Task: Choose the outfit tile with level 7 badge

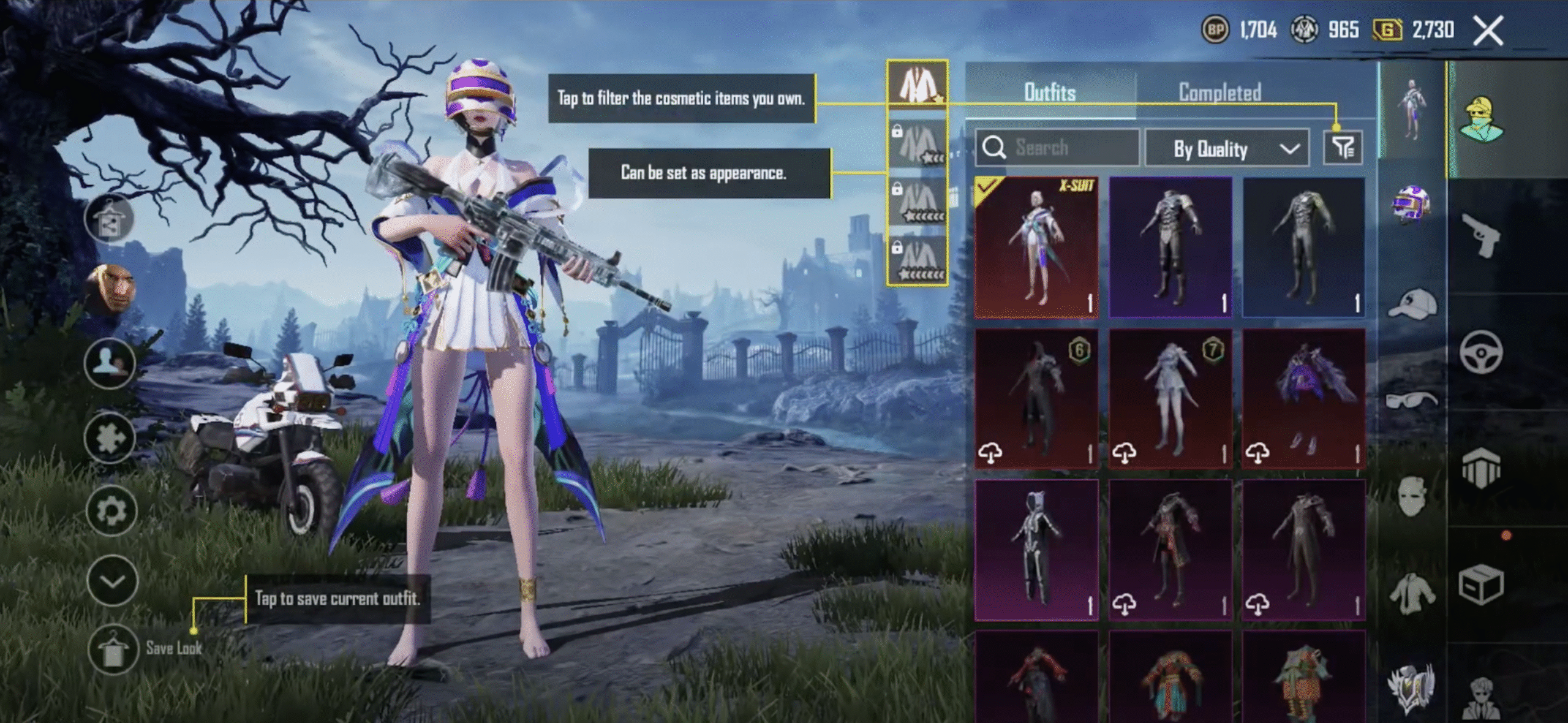Action: point(1170,398)
